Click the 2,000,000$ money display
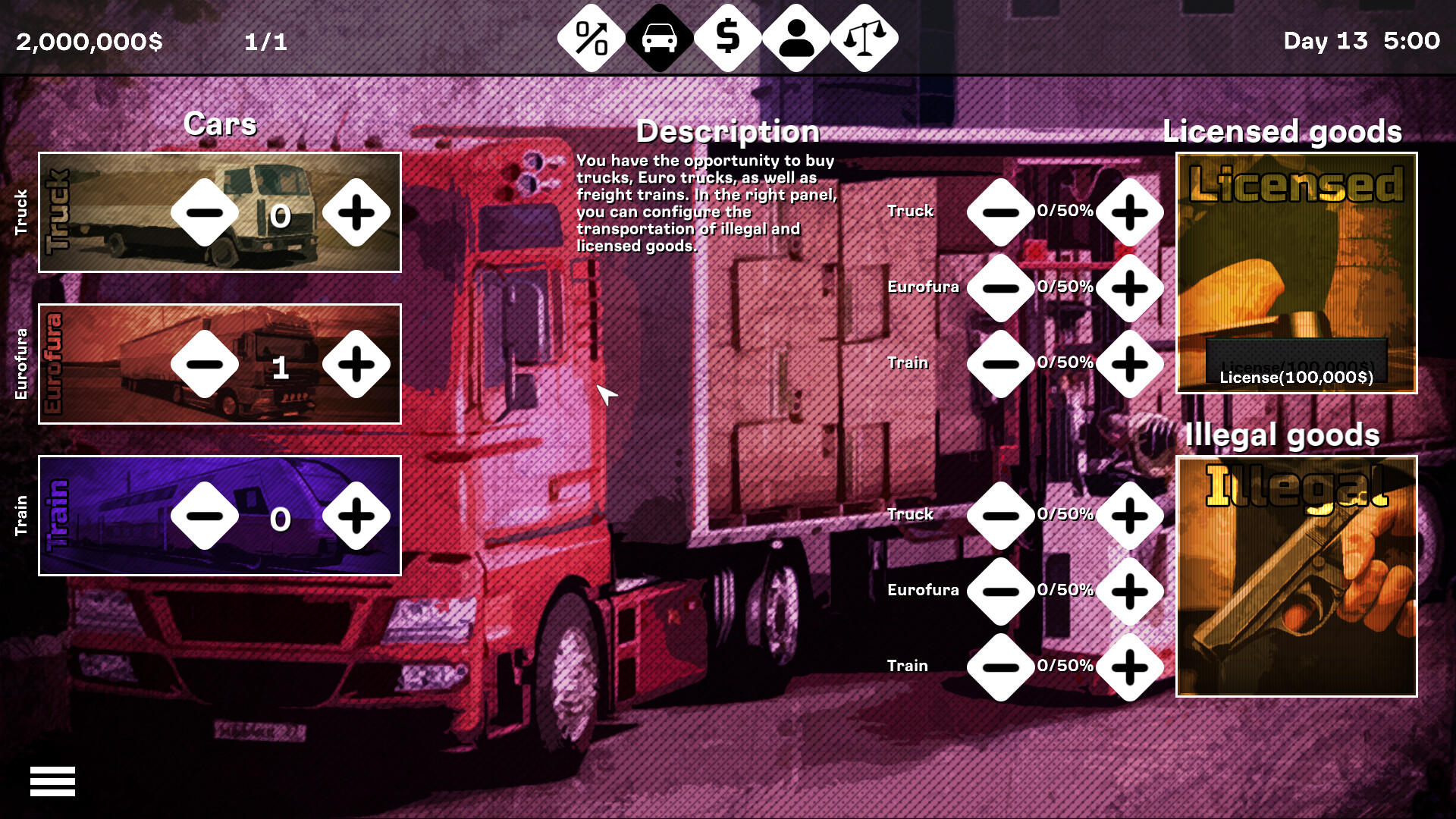This screenshot has width=1456, height=819. (89, 42)
